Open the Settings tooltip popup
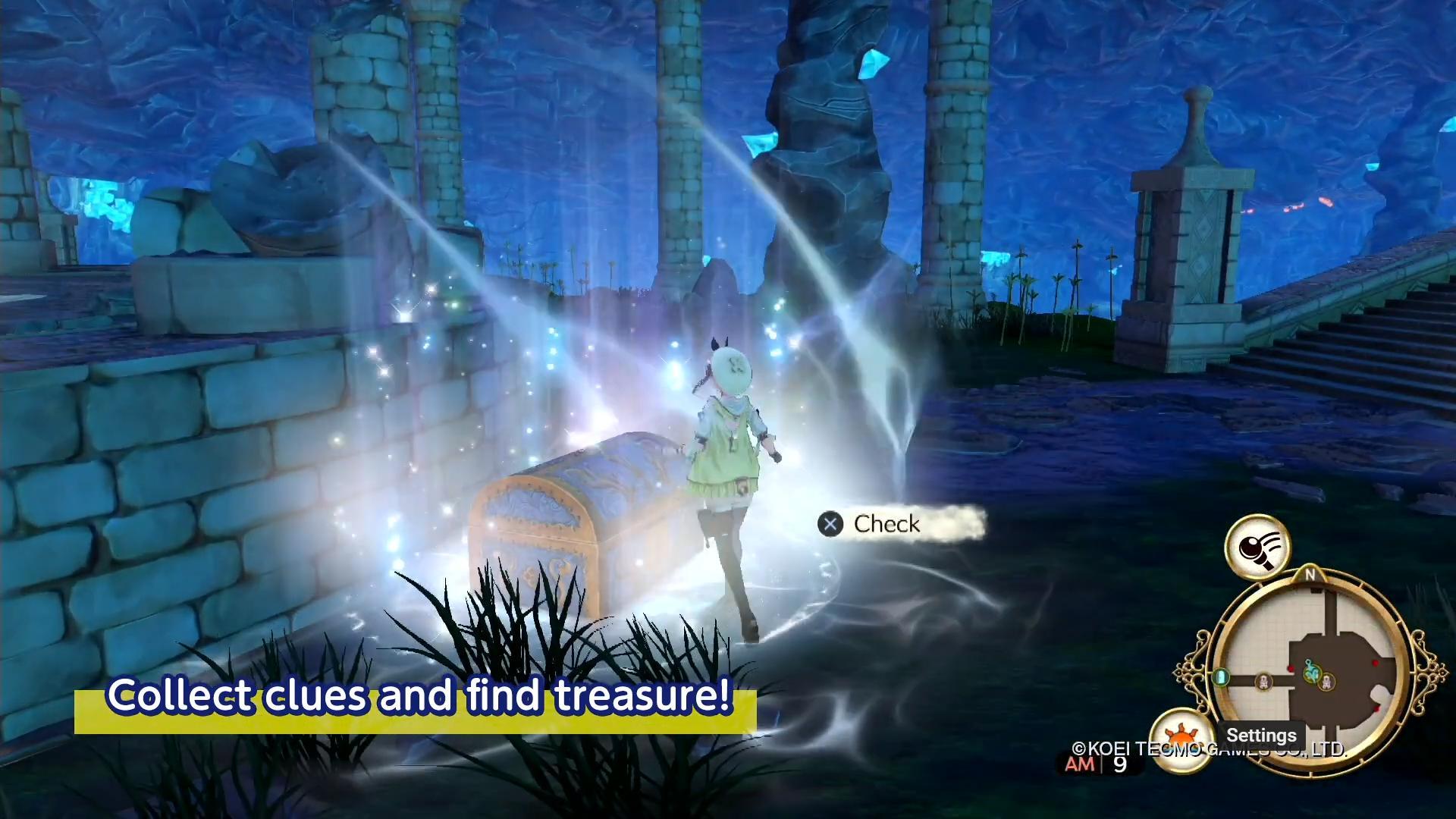Image resolution: width=1456 pixels, height=819 pixels. (x=1261, y=735)
